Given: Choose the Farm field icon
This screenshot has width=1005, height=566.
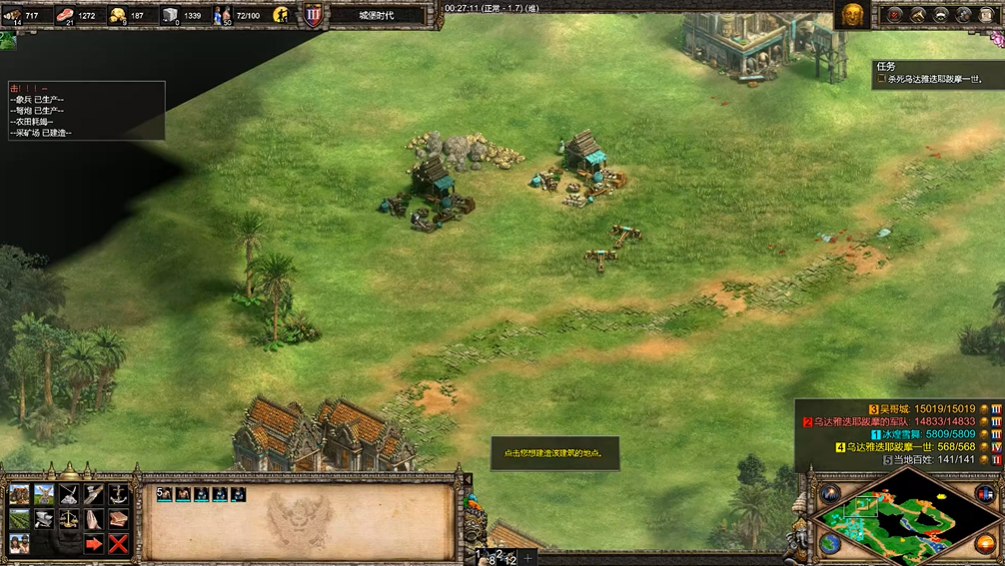Looking at the screenshot, I should [19, 519].
